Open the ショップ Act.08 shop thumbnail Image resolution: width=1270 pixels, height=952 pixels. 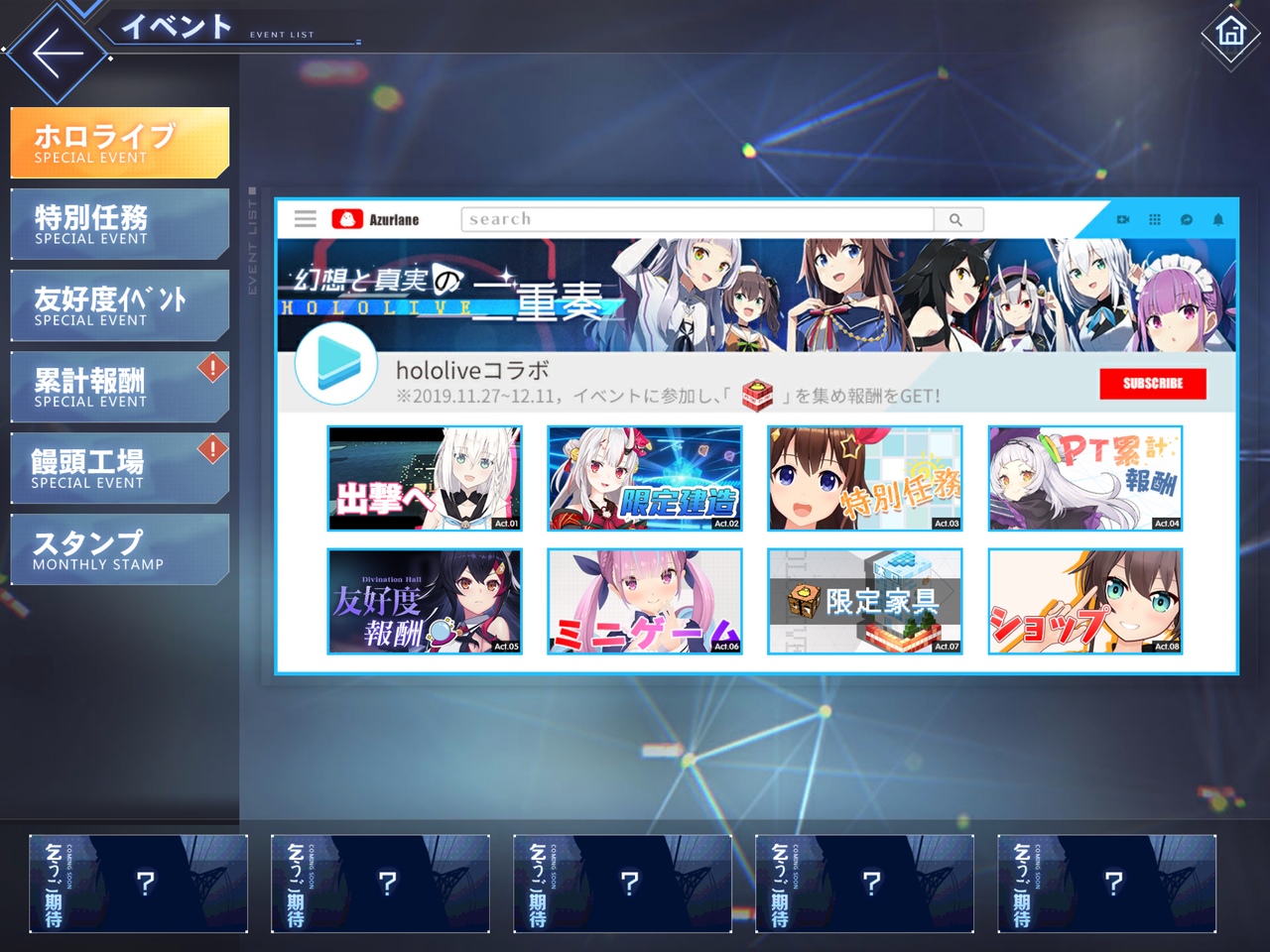[x=1084, y=603]
